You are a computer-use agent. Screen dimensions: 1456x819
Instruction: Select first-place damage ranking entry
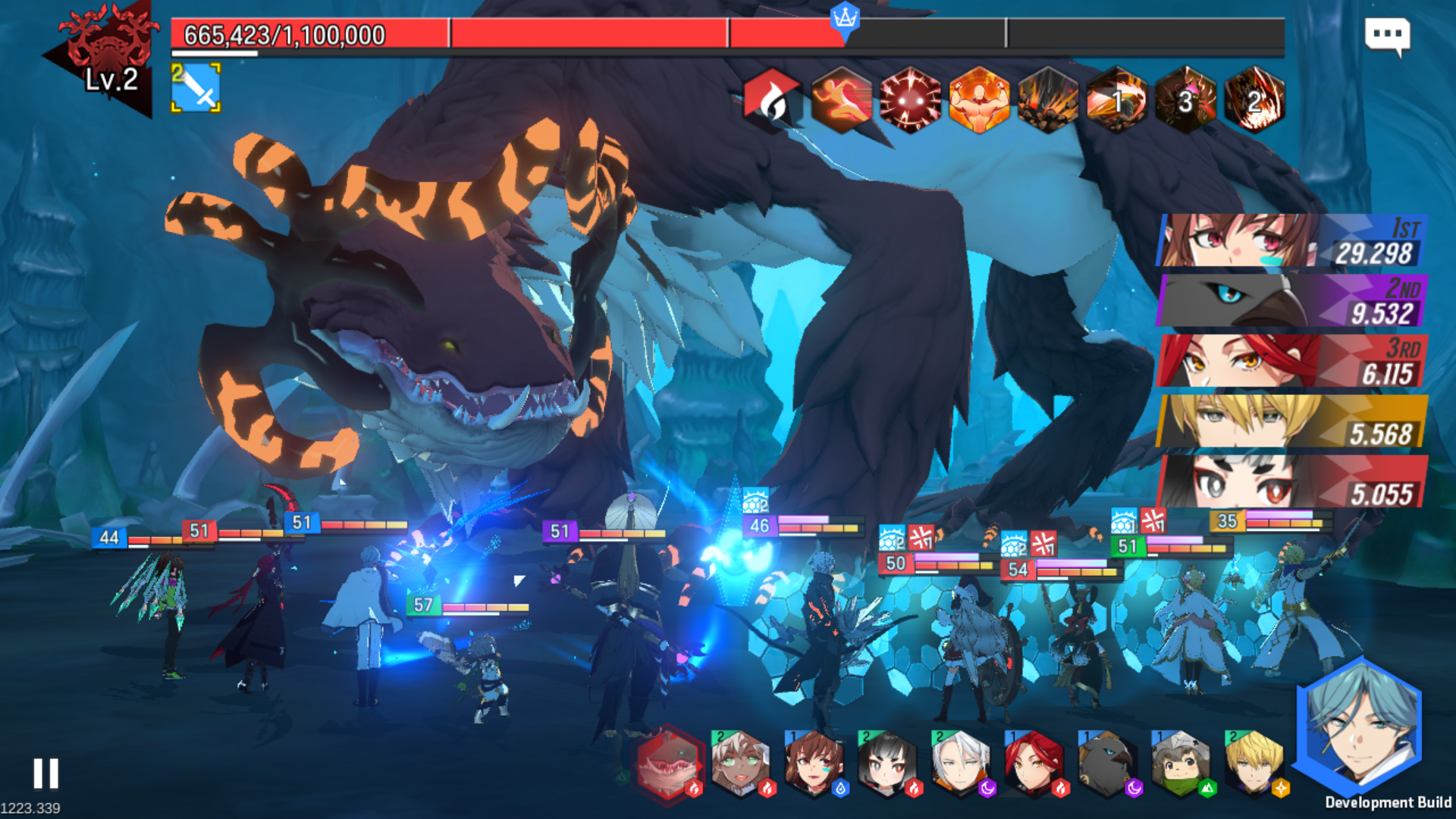(x=1292, y=240)
